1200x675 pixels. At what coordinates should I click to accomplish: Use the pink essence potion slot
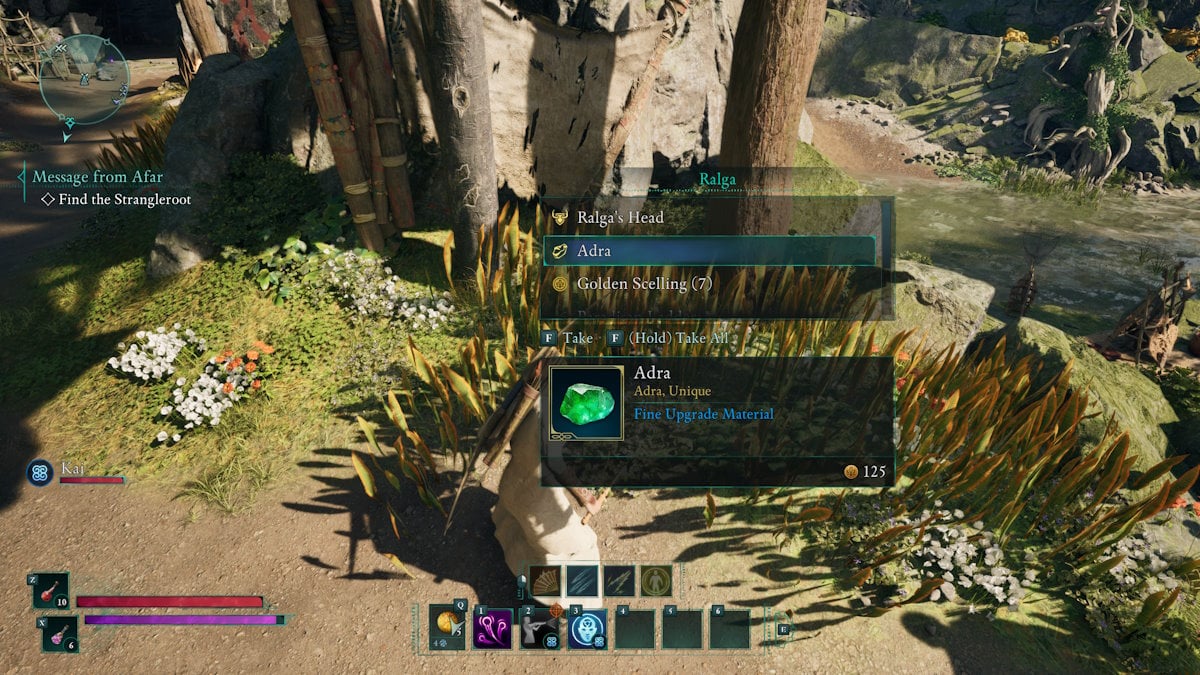coord(59,633)
